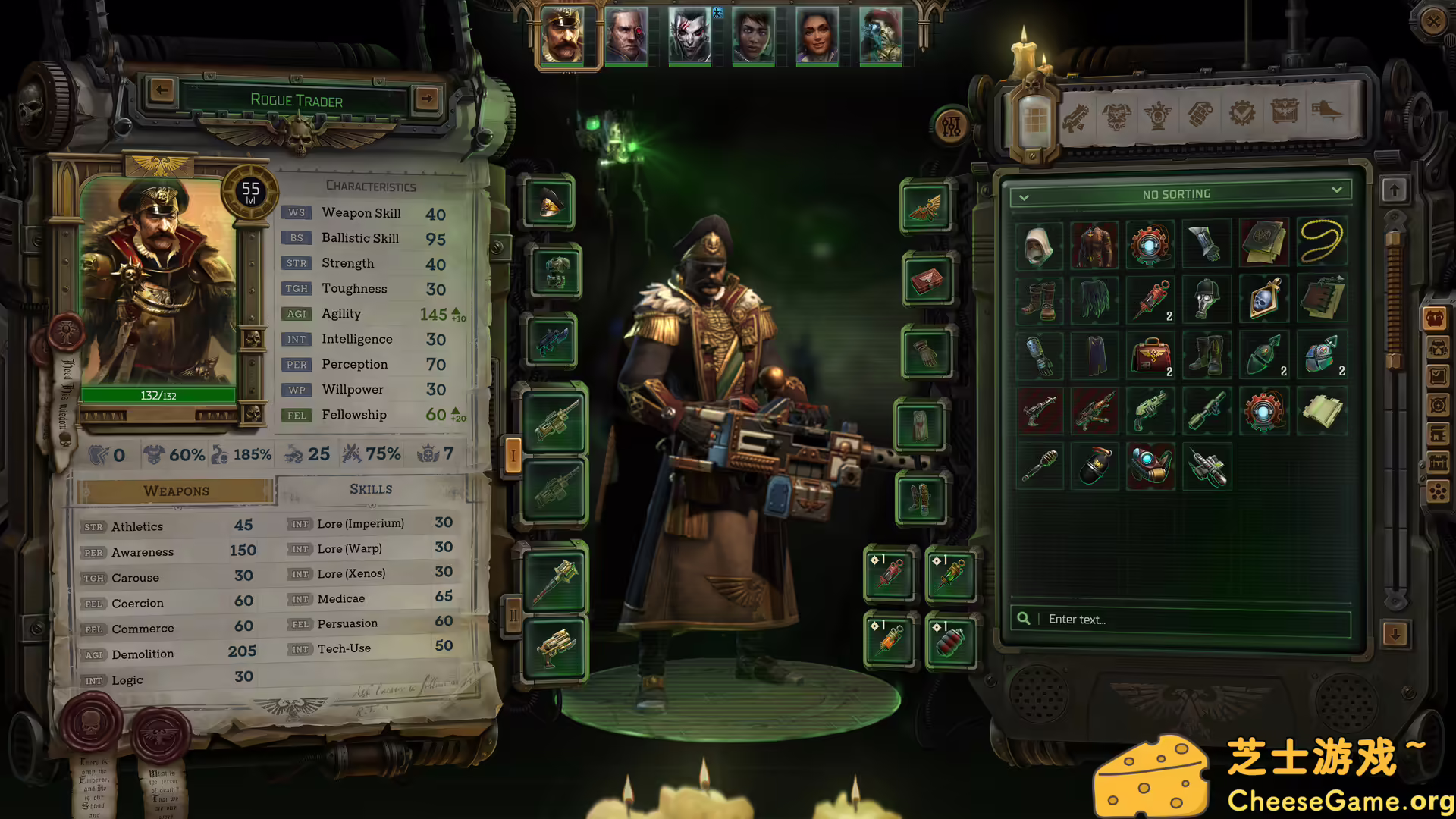This screenshot has height=819, width=1456.
Task: Open the servo-skull relics filter tab
Action: pyautogui.click(x=1159, y=116)
